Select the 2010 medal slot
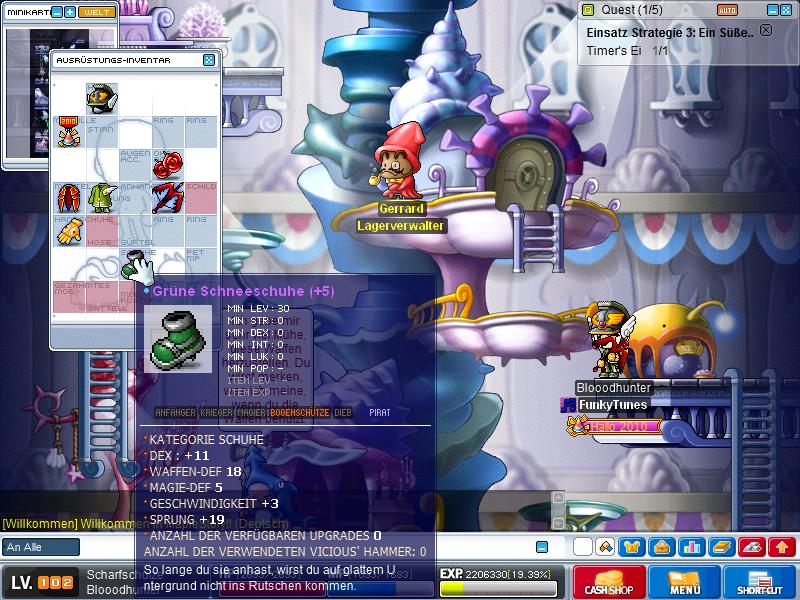800x600 pixels. (x=69, y=130)
